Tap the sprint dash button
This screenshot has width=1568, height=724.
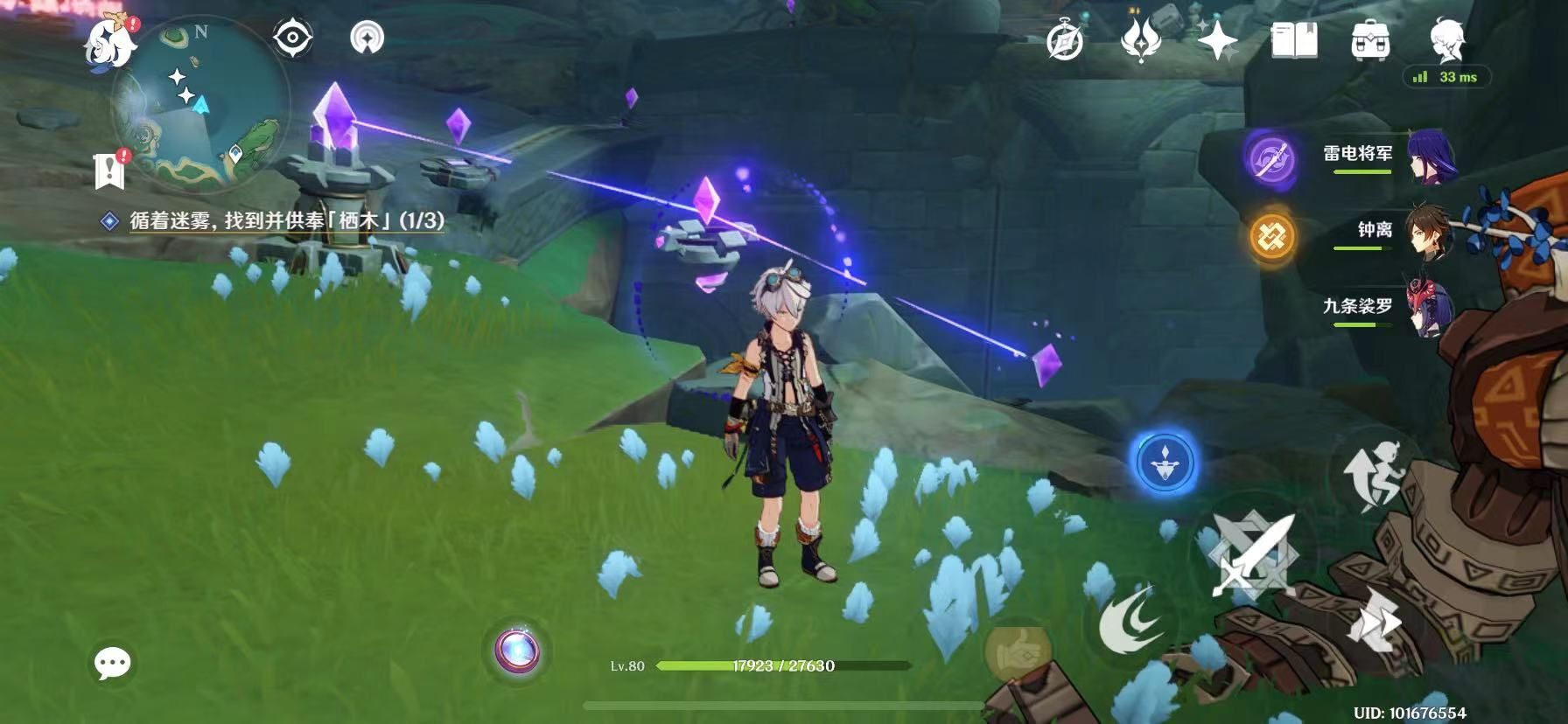click(1374, 618)
